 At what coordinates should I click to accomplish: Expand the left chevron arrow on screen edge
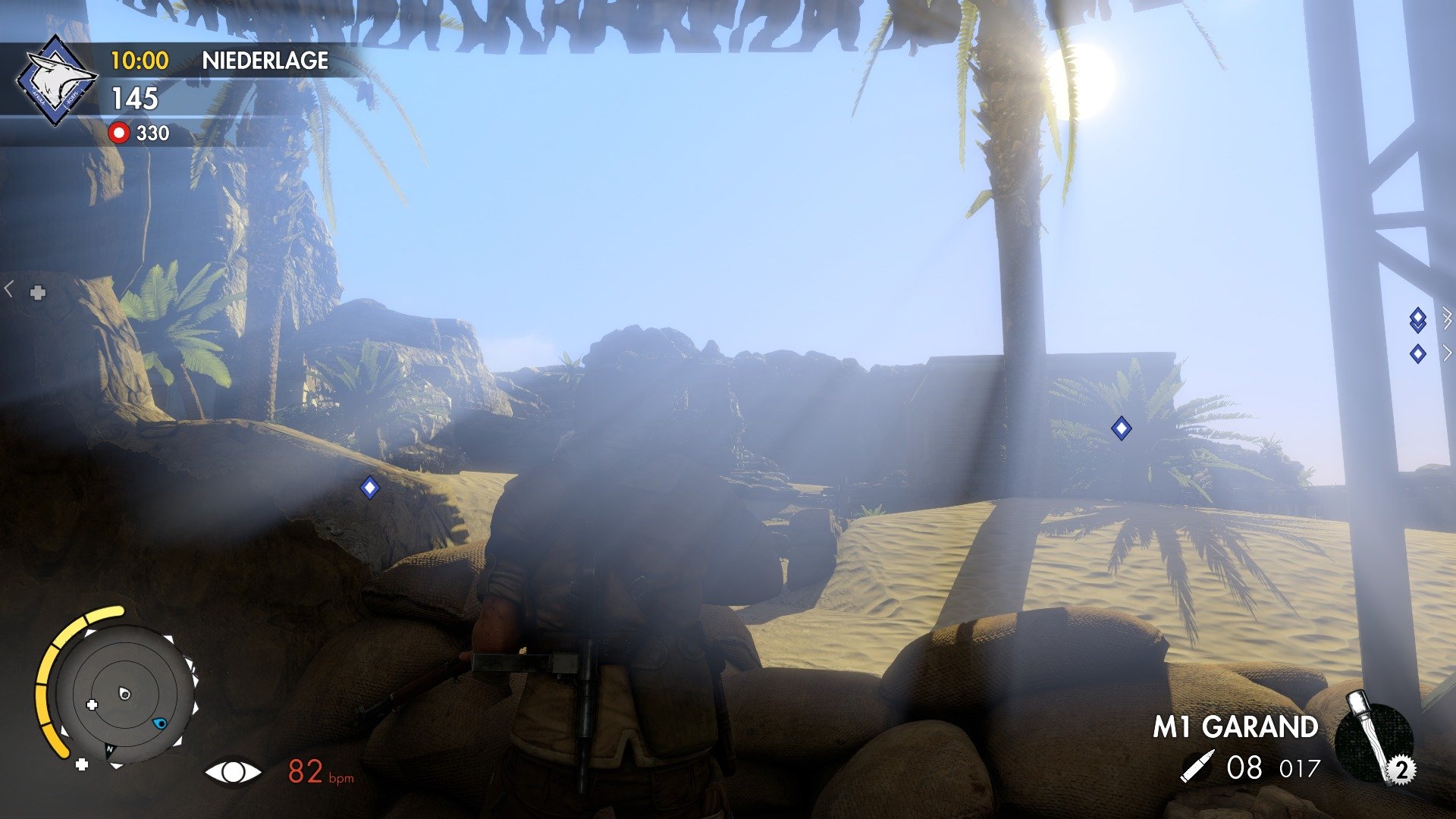pyautogui.click(x=8, y=287)
